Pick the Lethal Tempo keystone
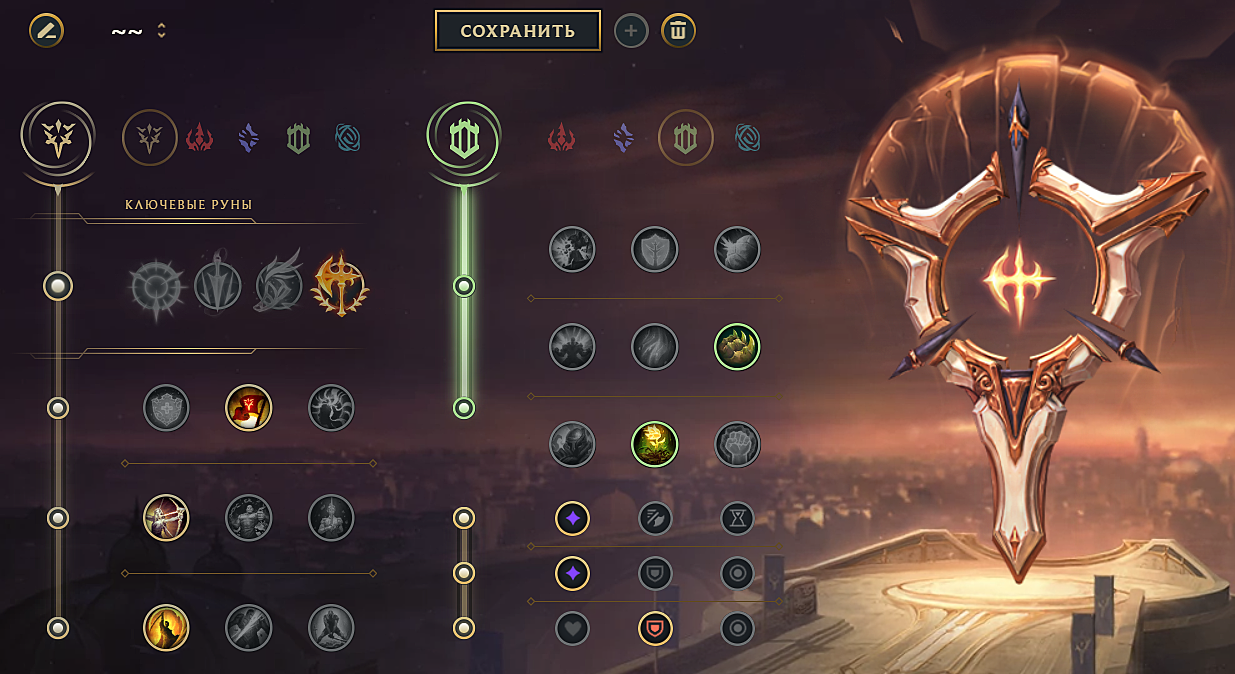The width and height of the screenshot is (1235, 674). tap(218, 286)
